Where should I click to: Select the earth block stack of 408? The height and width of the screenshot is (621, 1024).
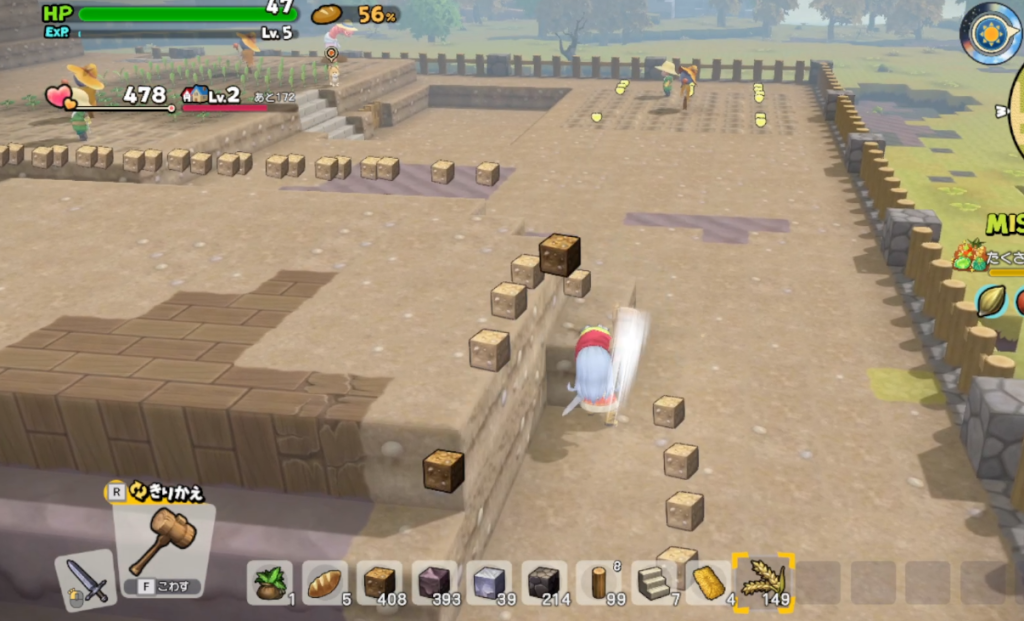point(379,582)
